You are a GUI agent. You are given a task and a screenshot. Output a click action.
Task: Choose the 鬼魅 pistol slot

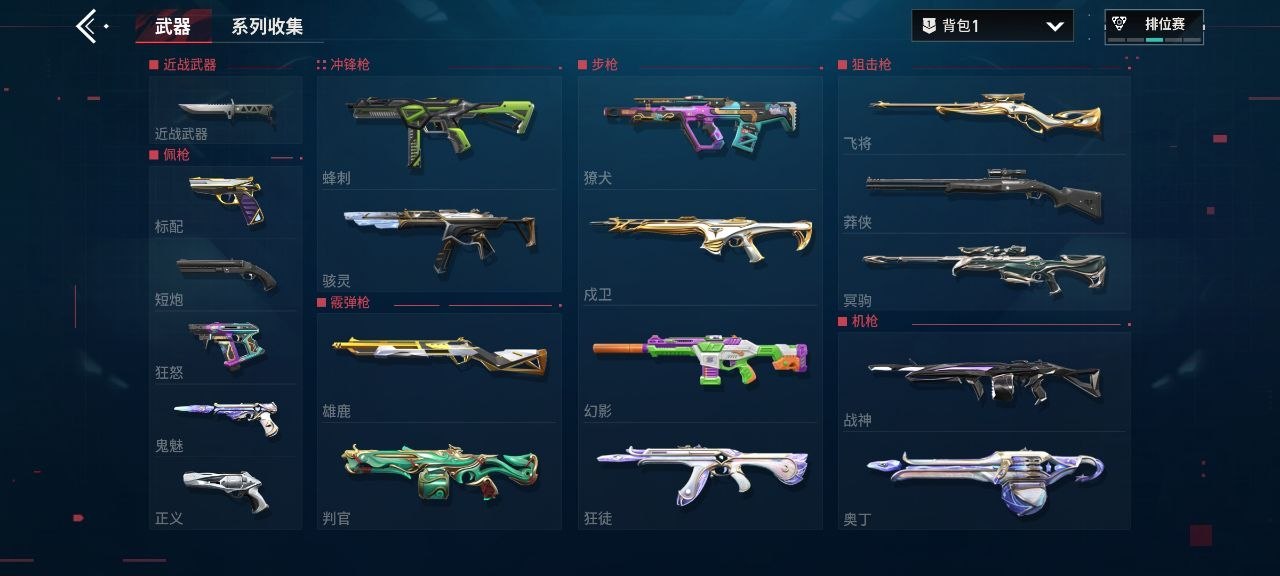225,420
